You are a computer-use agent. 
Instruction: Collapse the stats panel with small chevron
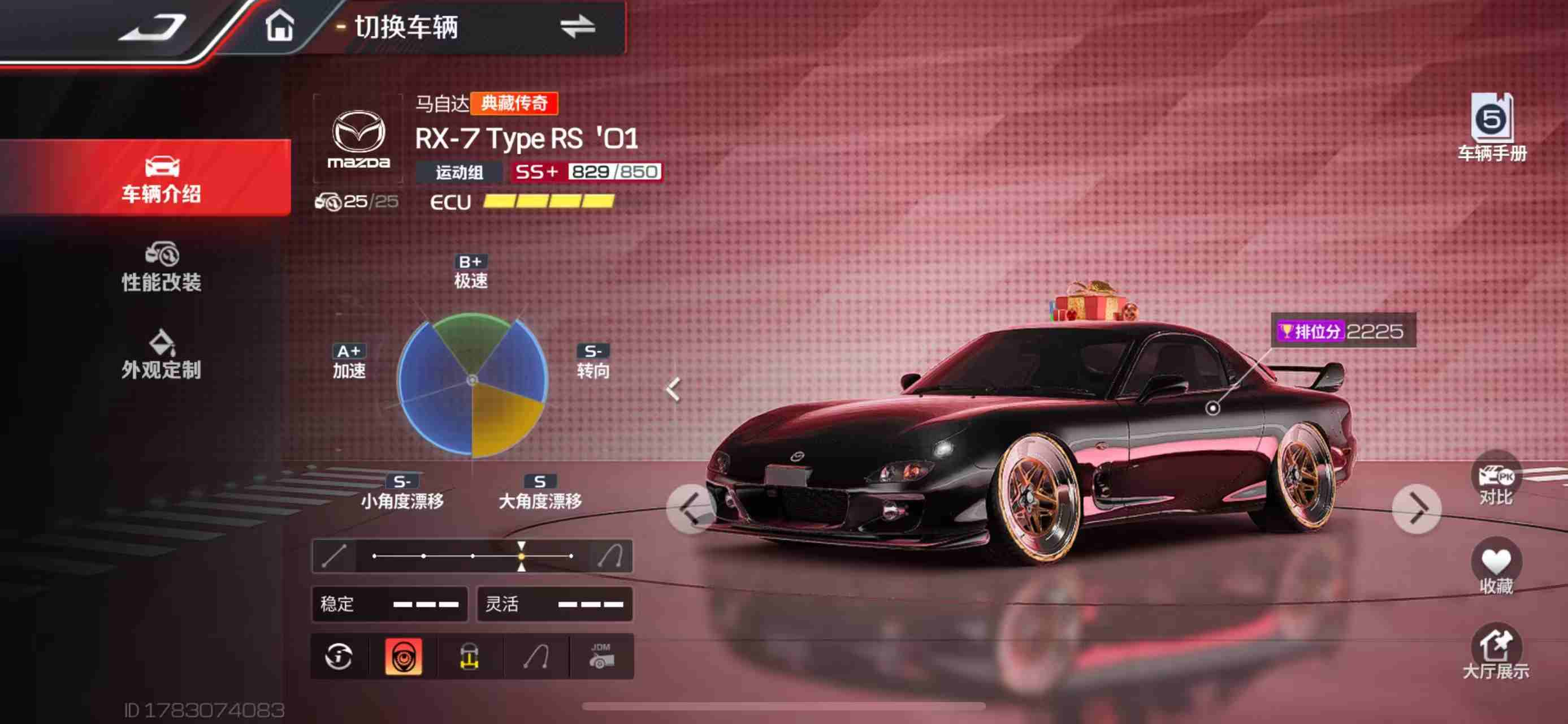click(x=673, y=389)
